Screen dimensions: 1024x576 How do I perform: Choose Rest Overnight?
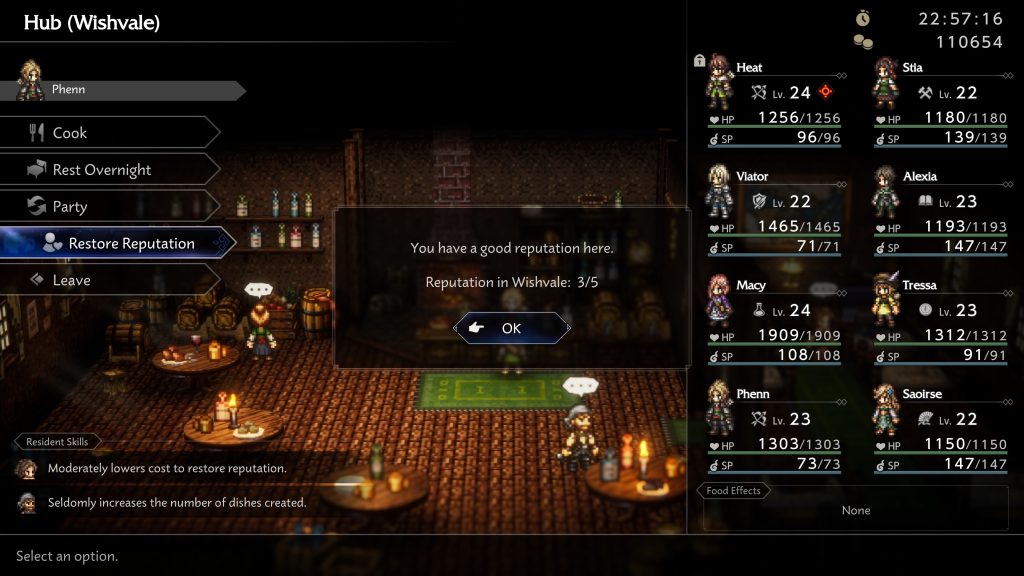(x=110, y=170)
